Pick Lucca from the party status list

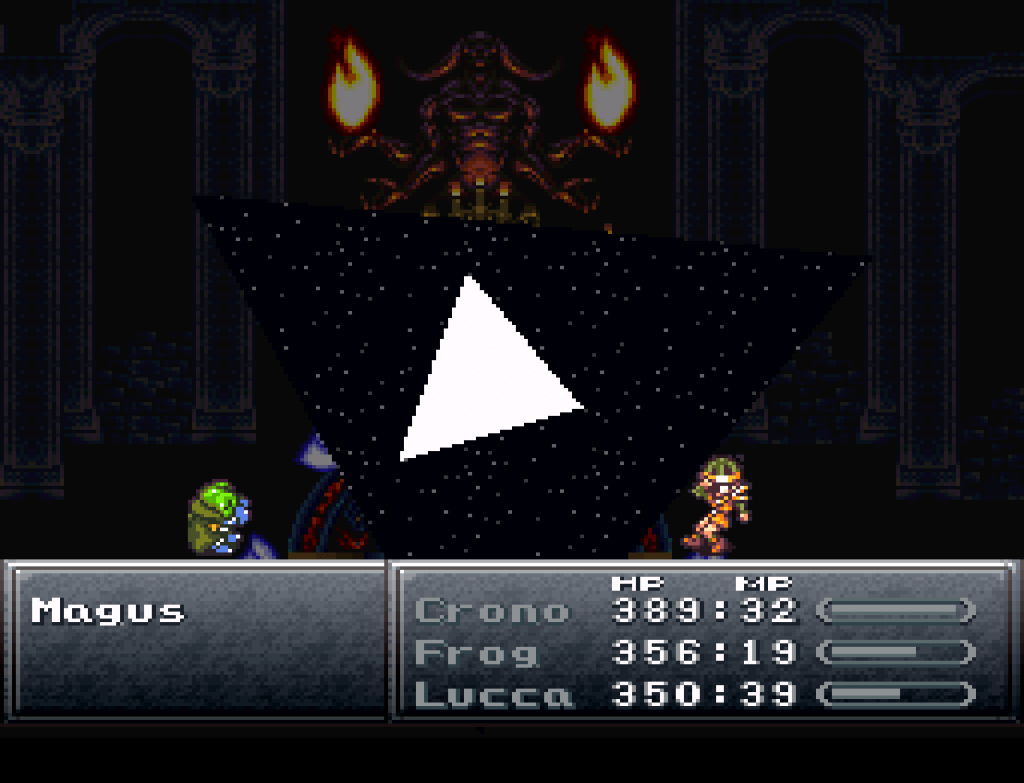point(494,694)
